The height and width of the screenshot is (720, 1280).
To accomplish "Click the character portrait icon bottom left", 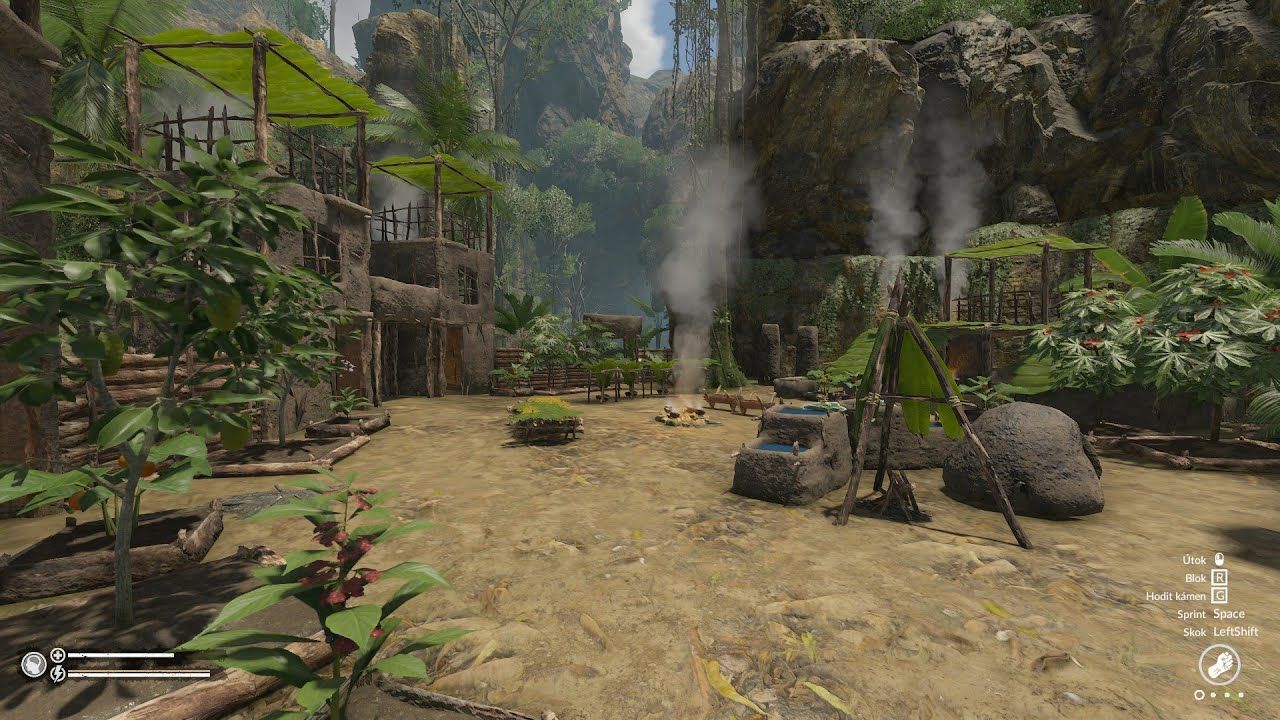I will pos(34,666).
